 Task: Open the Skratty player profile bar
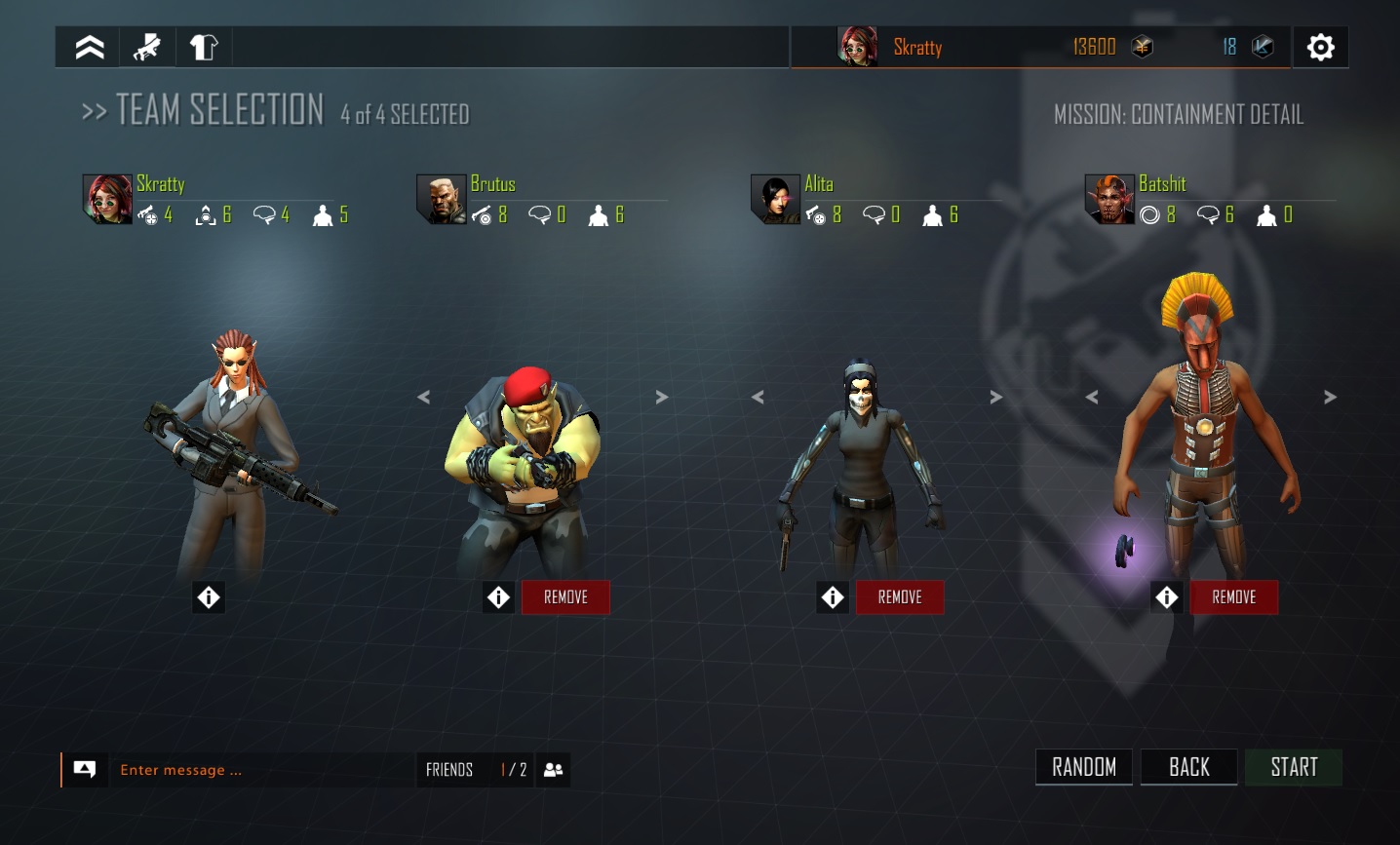point(916,47)
